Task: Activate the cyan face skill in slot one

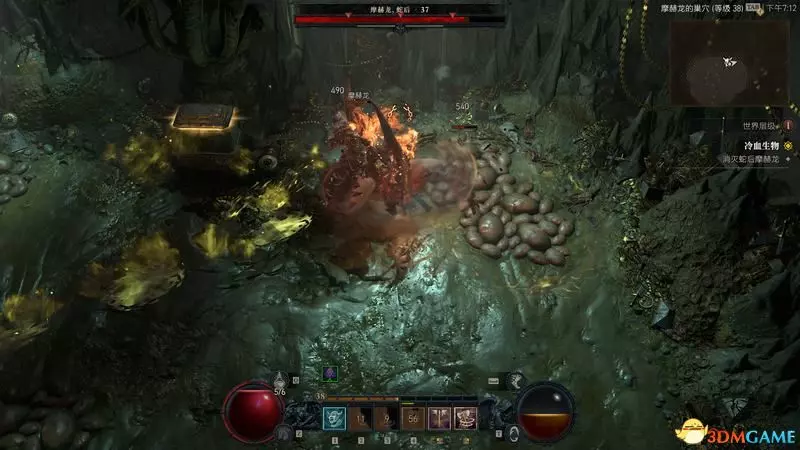Action: pyautogui.click(x=332, y=418)
